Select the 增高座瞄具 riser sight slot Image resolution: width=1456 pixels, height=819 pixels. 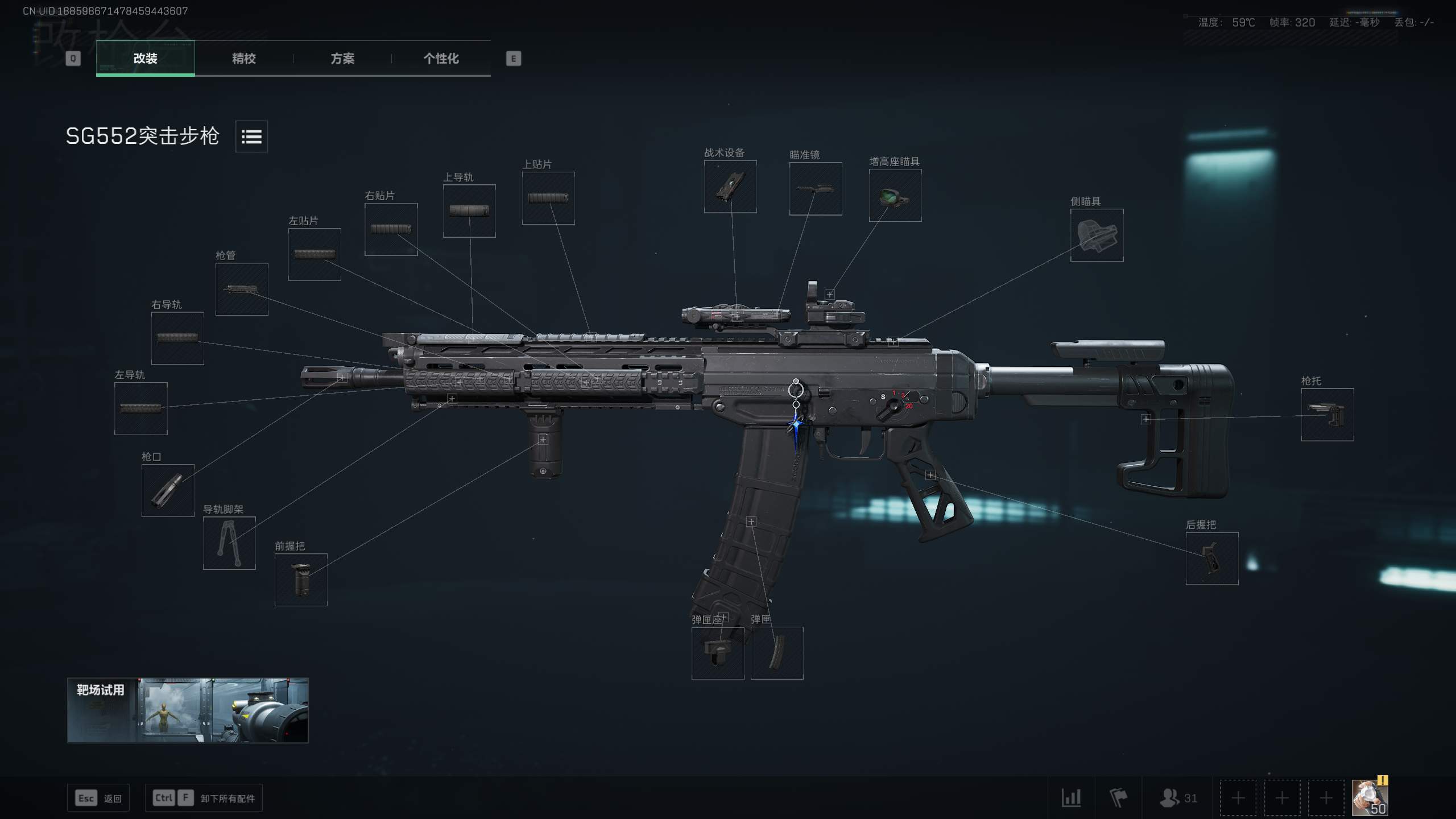(x=895, y=195)
